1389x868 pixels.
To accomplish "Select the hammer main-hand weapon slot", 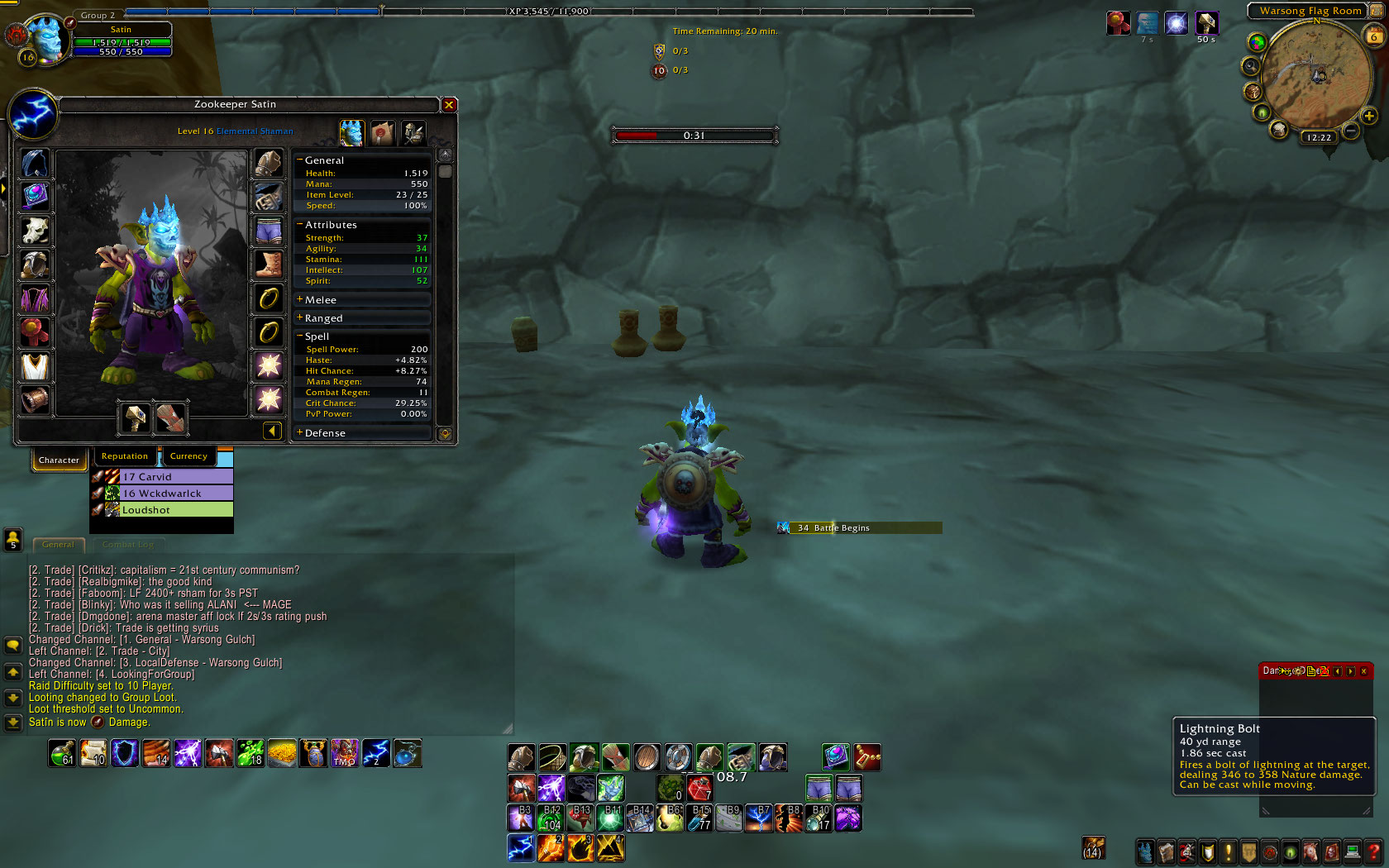I will [x=136, y=417].
